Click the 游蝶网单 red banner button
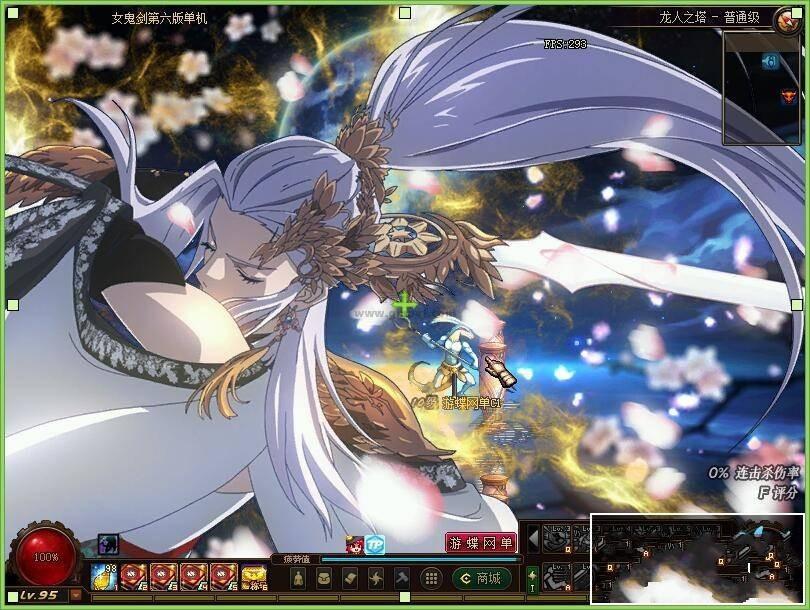Screen dimensions: 810x610 click(481, 543)
